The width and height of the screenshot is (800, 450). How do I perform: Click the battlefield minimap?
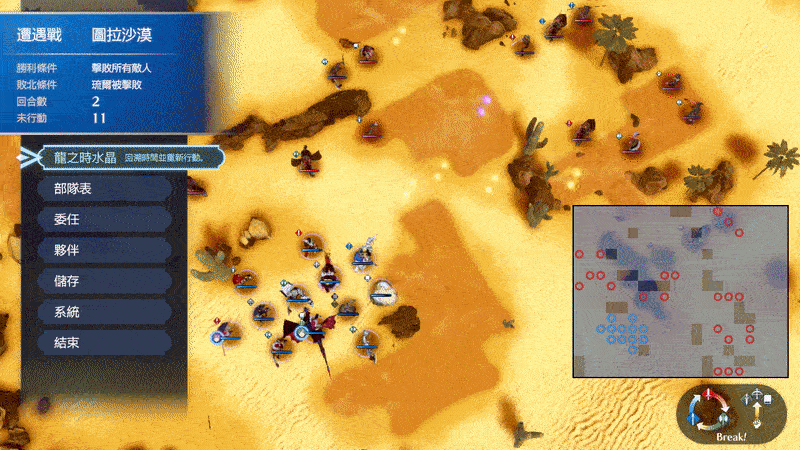[680, 291]
